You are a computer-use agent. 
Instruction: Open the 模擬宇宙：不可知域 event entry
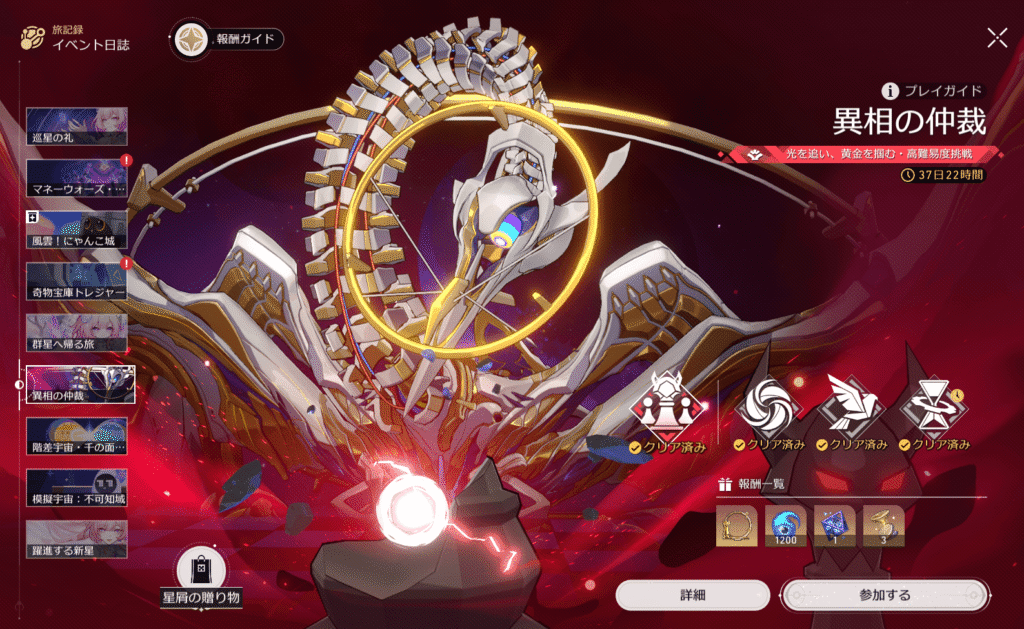[76, 488]
